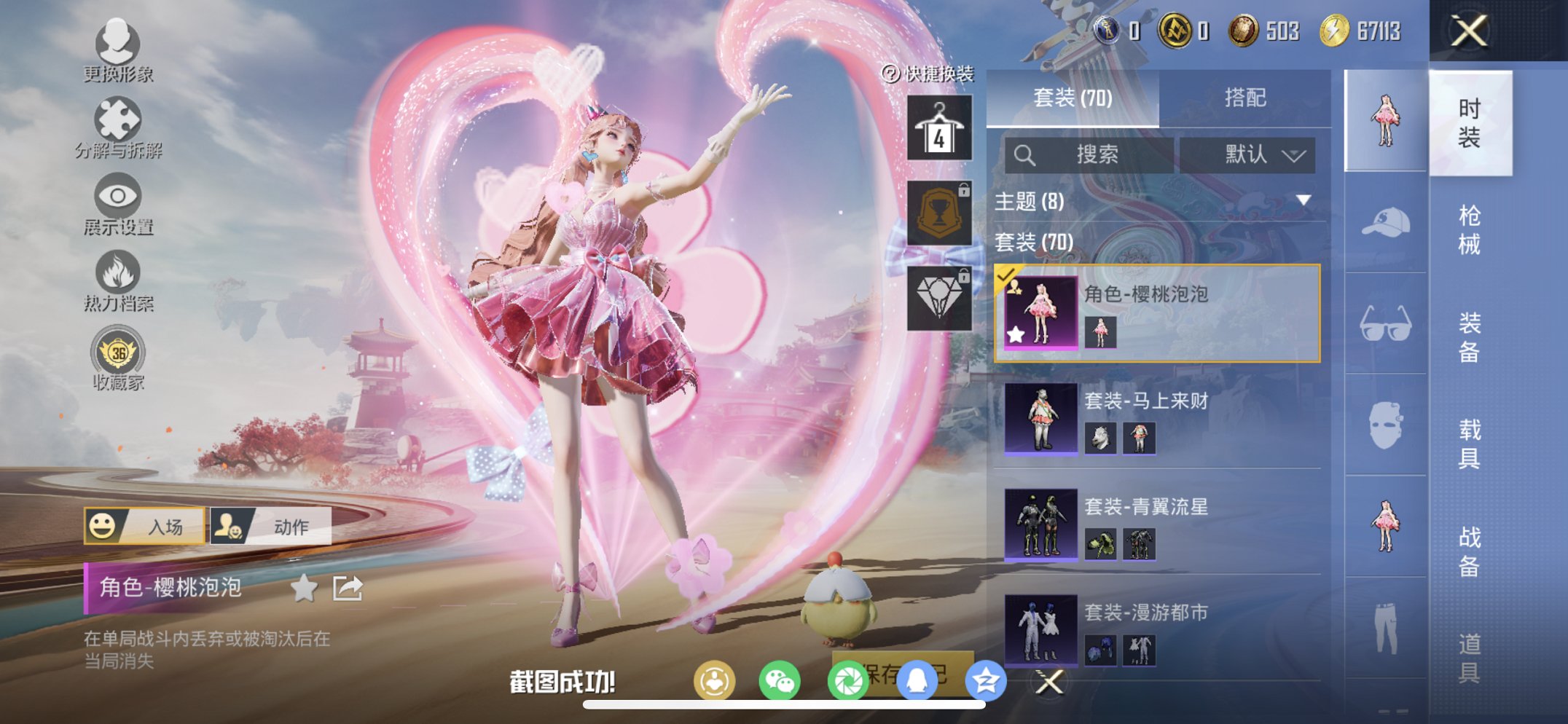Switch to the 搭配 tab
This screenshot has height=724, width=1568.
[1244, 98]
